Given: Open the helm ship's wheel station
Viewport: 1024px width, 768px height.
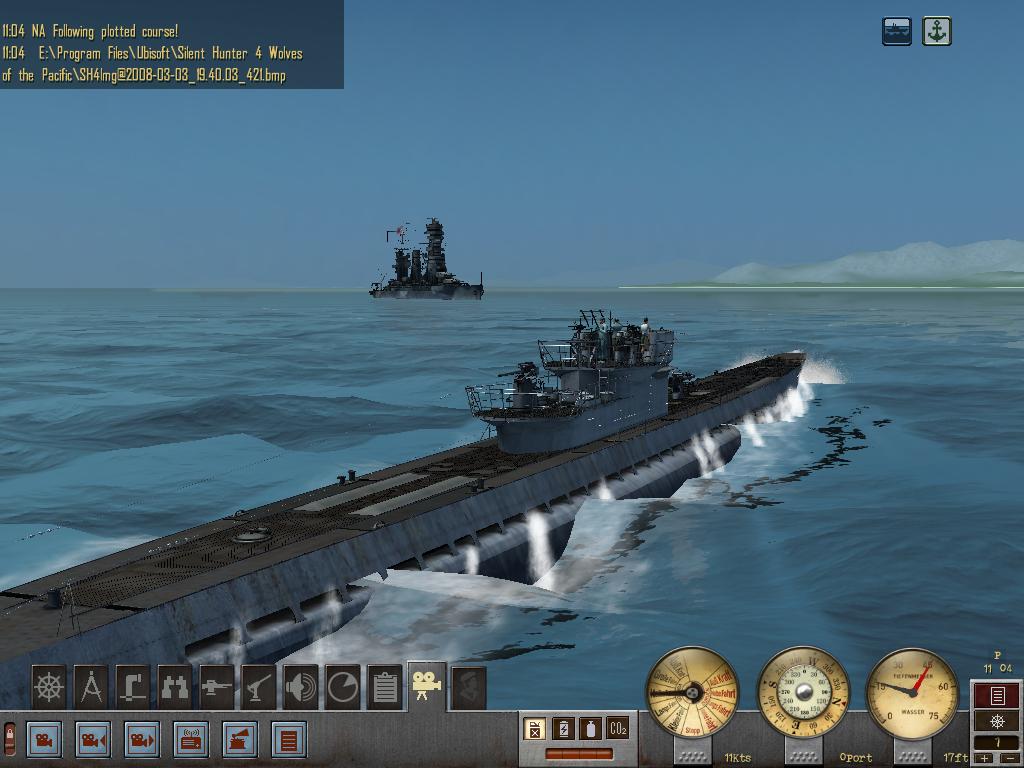Looking at the screenshot, I should 49,688.
